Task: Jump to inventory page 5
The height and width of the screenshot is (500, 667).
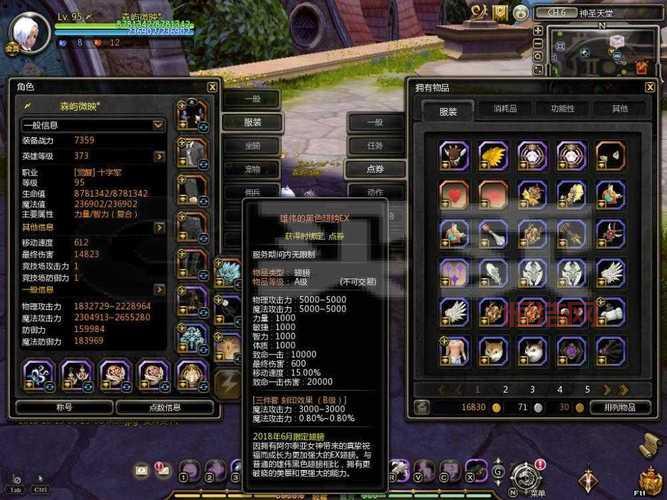Action: [588, 389]
